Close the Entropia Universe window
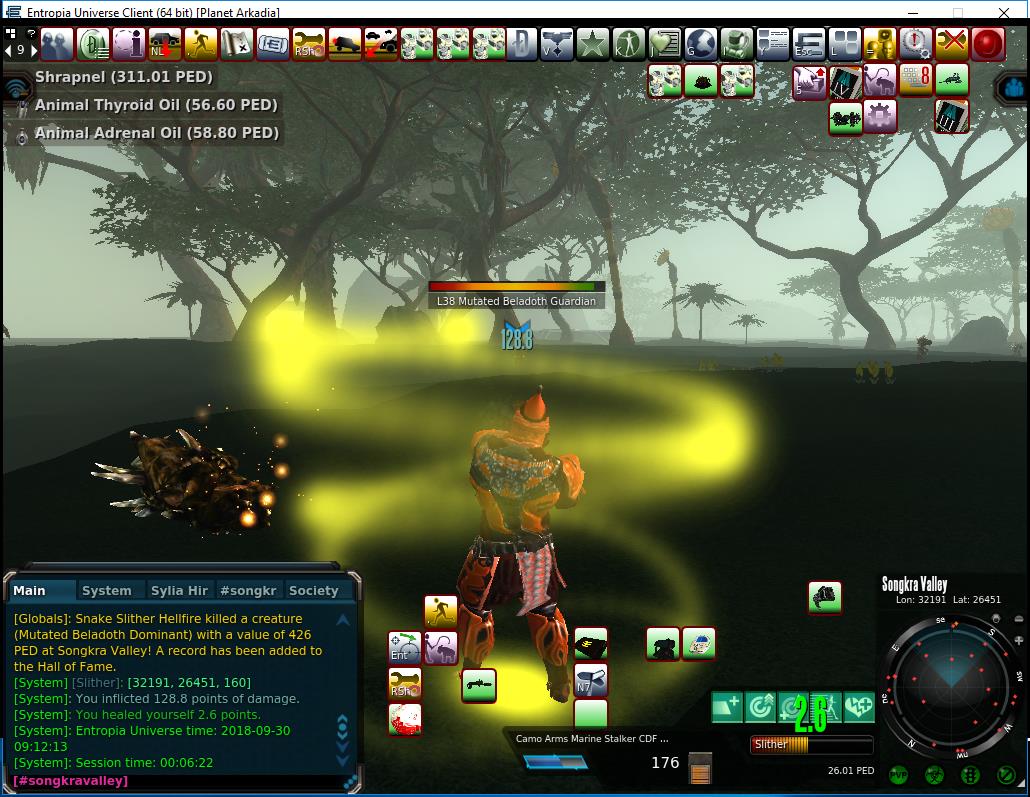This screenshot has height=797, width=1030. pos(1003,12)
